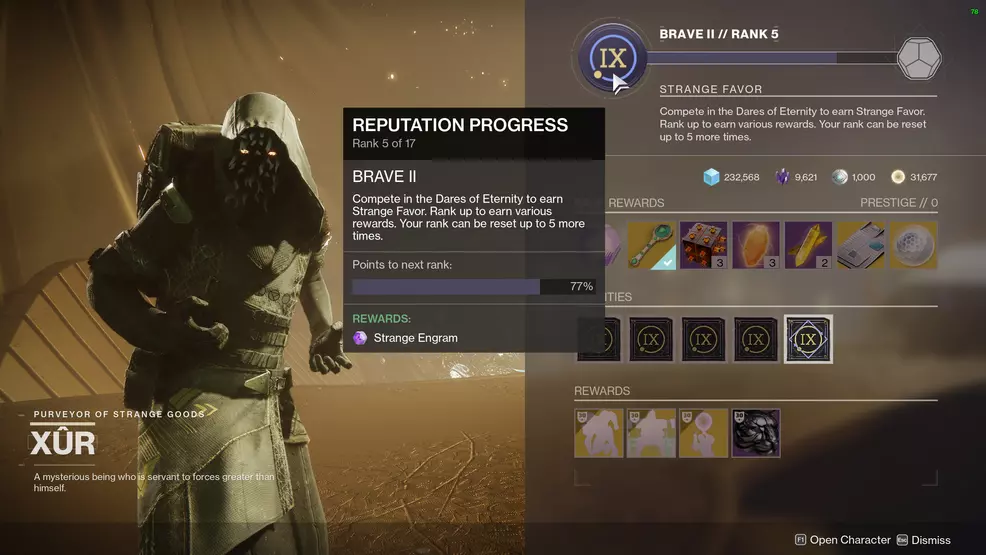
Task: Select the gray document reward item
Action: tap(860, 245)
